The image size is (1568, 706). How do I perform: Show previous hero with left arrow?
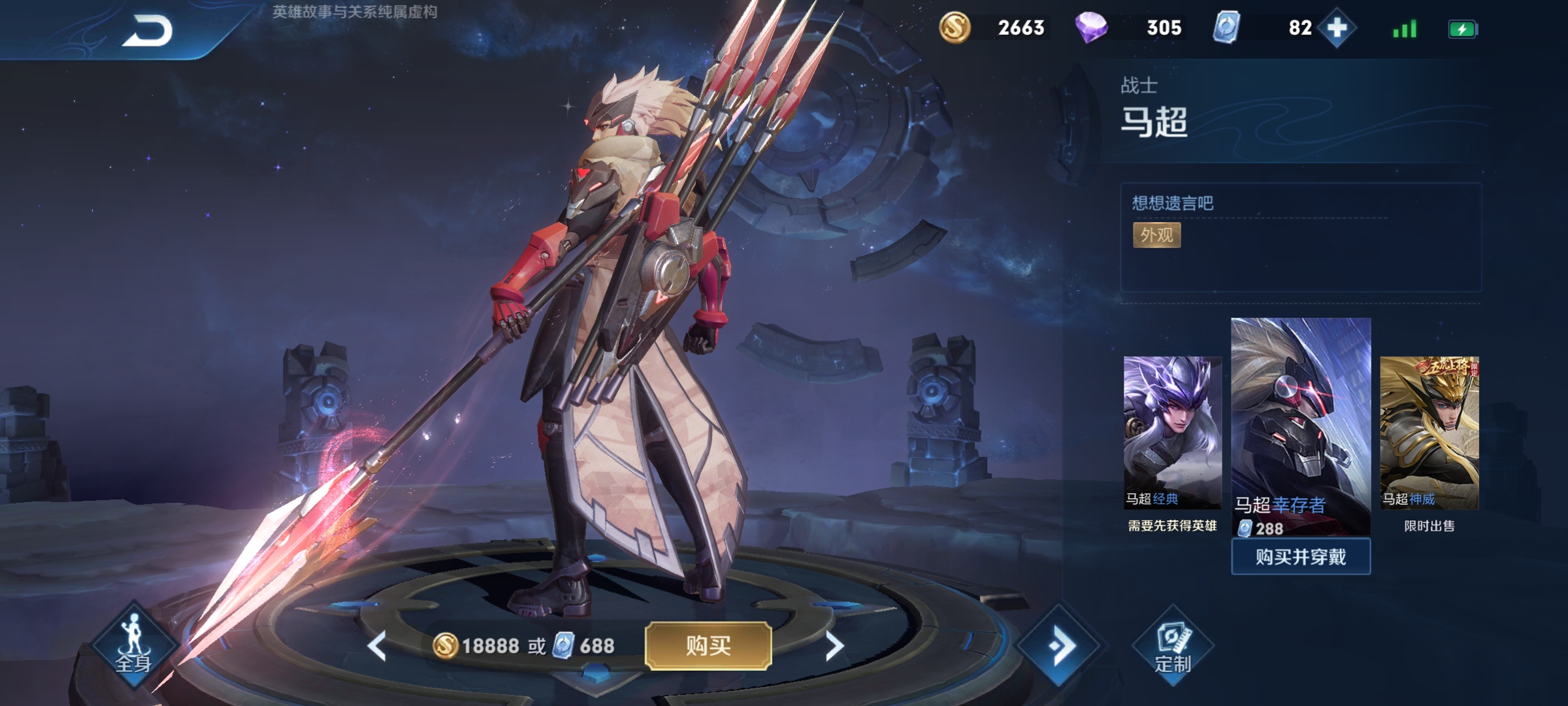pos(377,647)
